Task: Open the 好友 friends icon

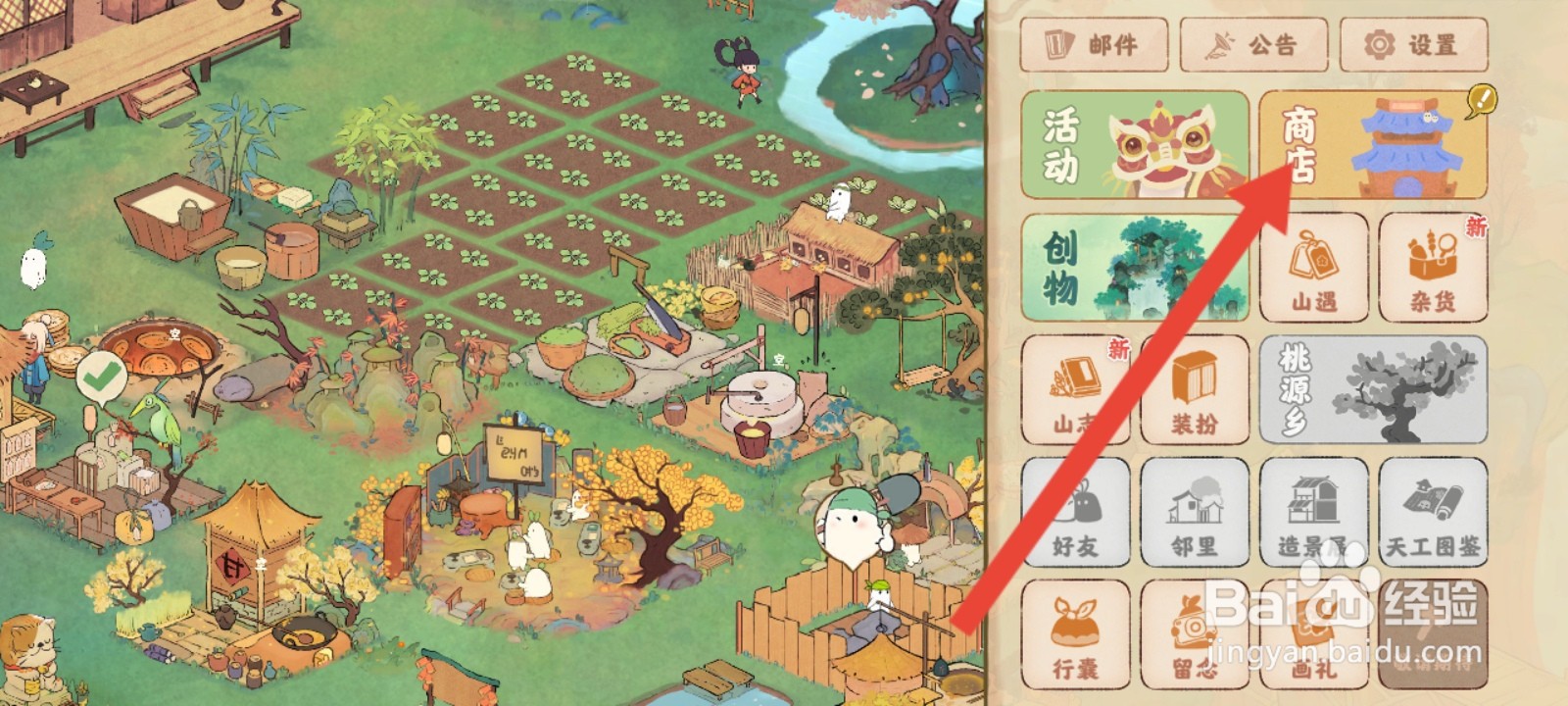Action: pyautogui.click(x=1075, y=512)
